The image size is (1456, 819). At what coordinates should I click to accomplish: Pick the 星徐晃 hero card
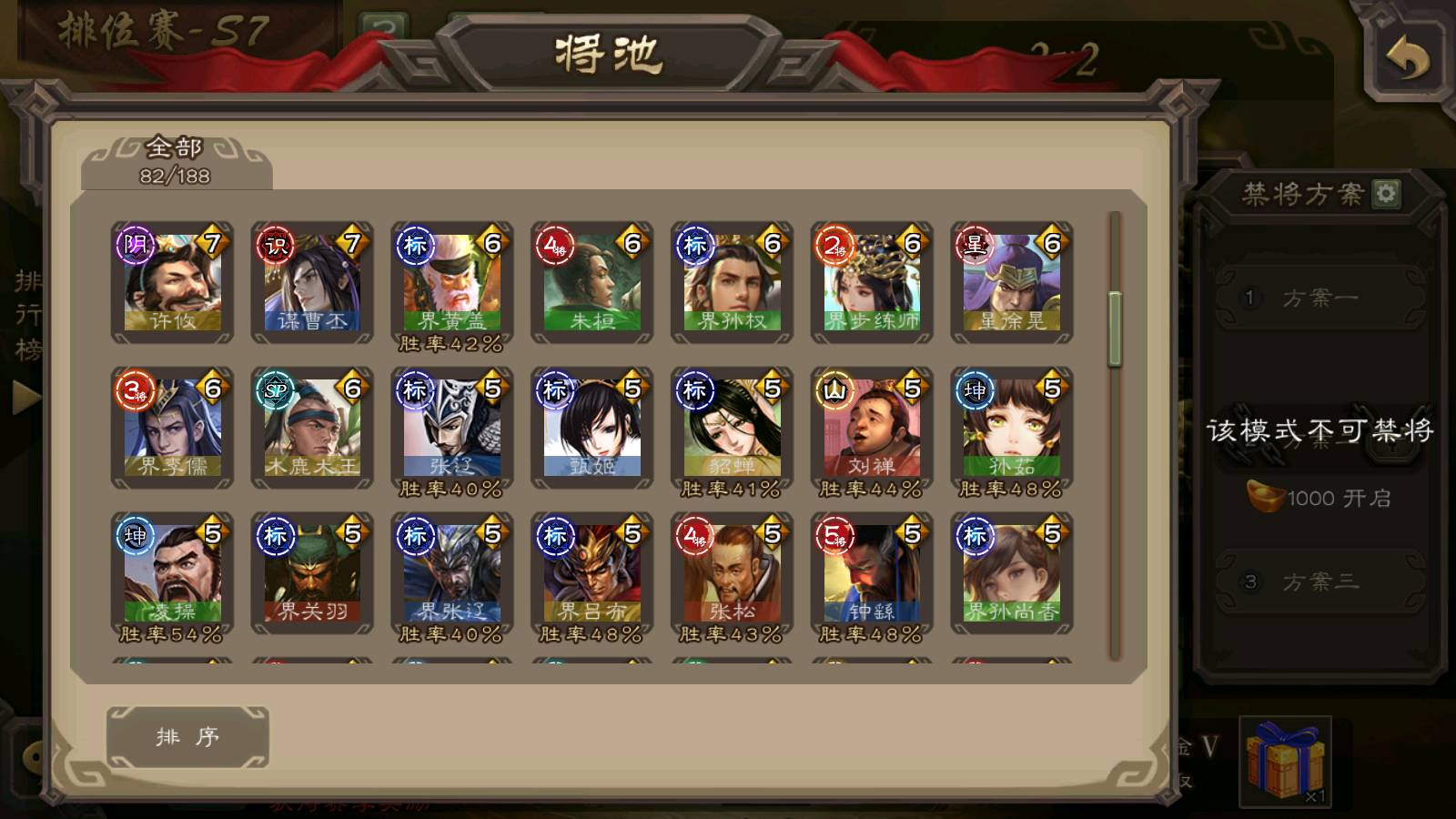[x=1012, y=283]
